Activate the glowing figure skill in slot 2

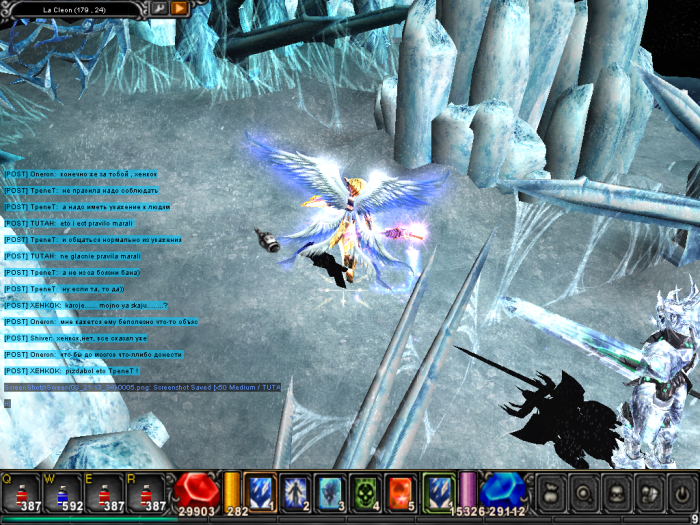coord(295,491)
